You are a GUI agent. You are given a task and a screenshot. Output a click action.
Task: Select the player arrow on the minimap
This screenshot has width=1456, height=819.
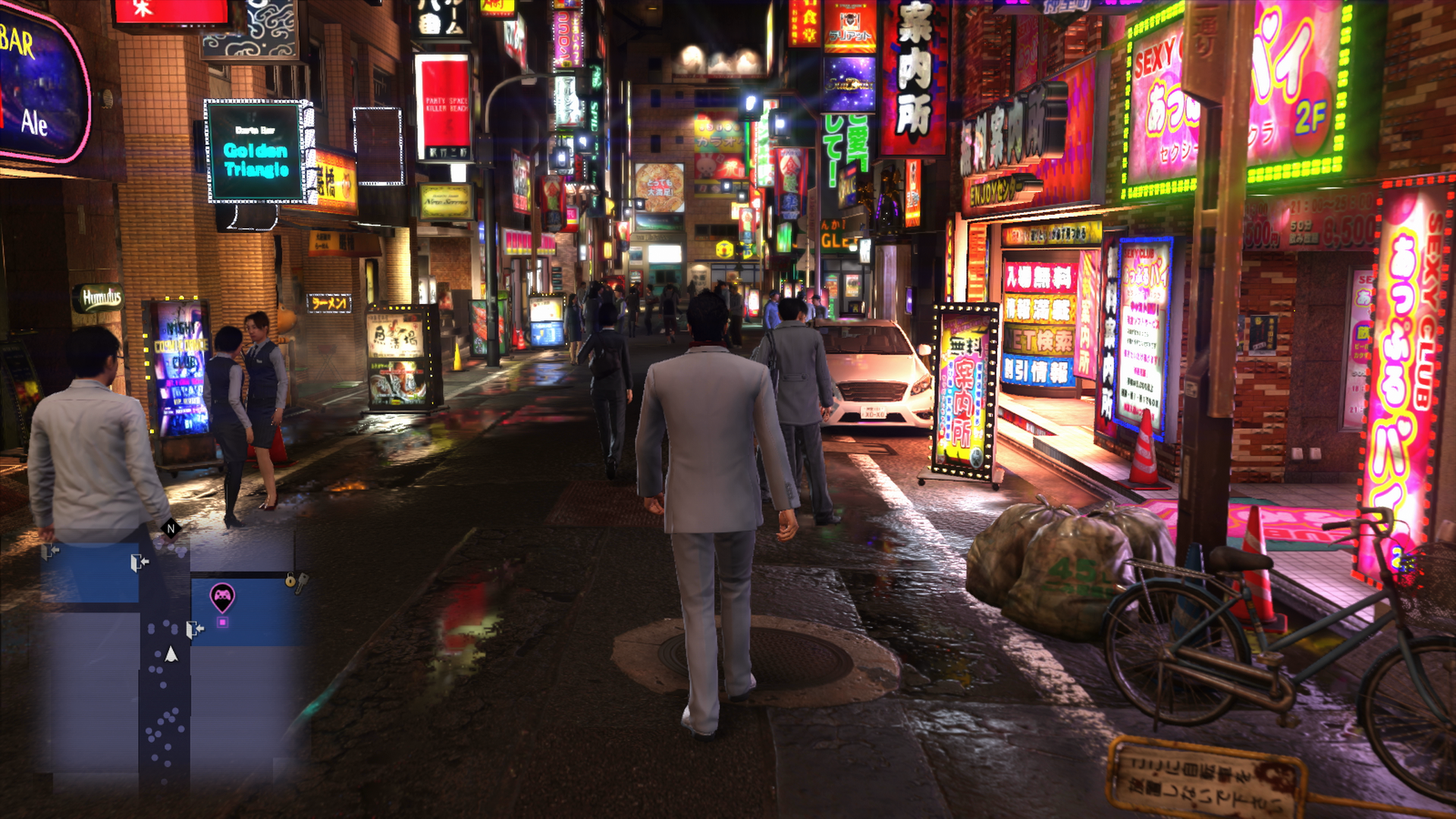point(171,654)
